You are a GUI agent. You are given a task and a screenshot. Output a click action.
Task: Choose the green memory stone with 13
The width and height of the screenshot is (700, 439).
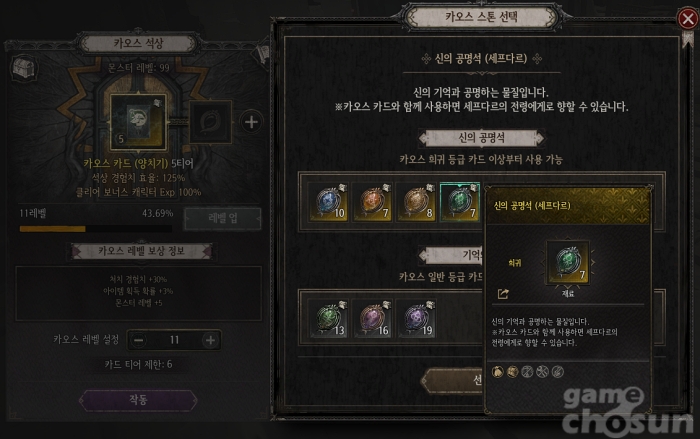[x=328, y=316]
